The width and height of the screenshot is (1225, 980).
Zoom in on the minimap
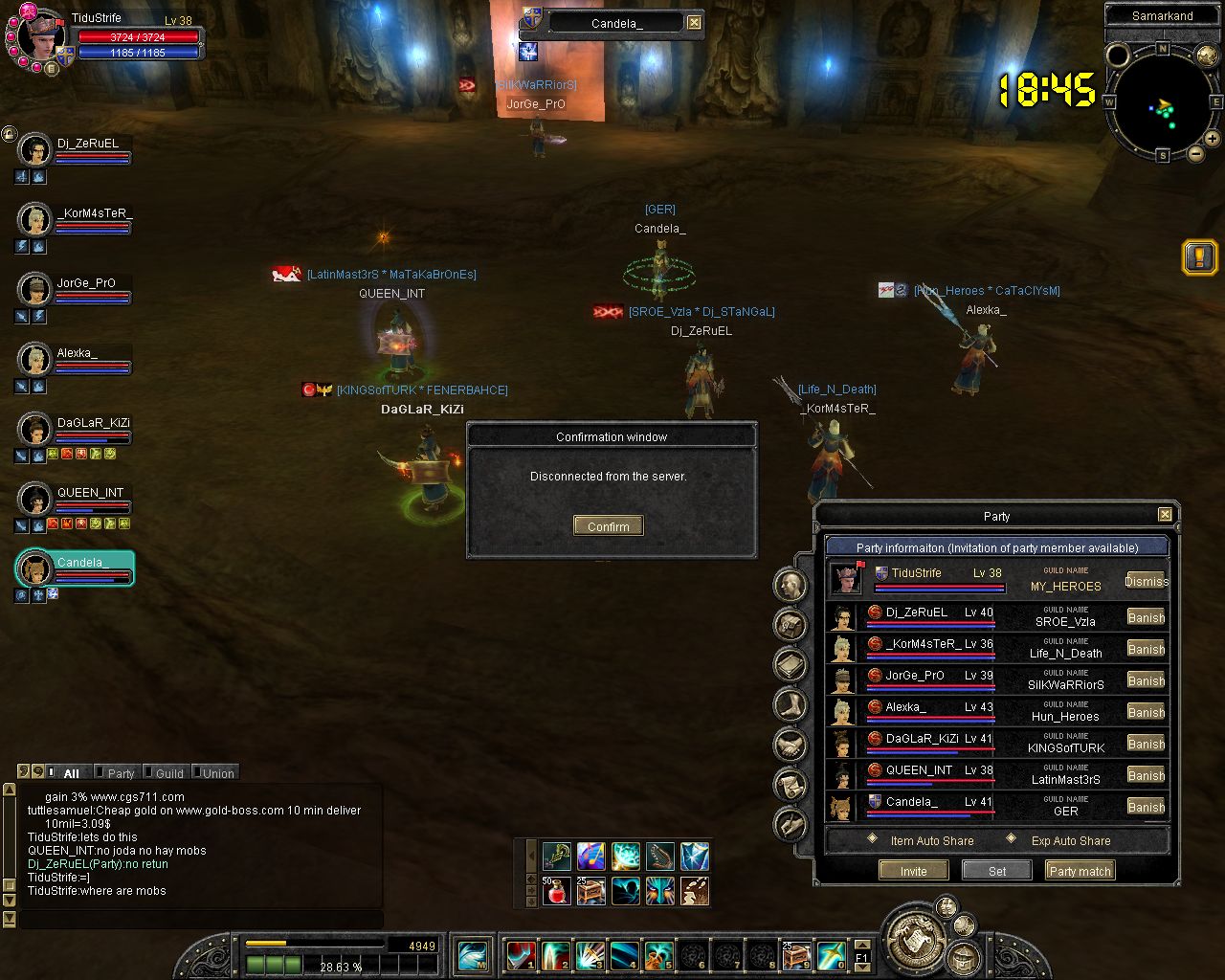[1212, 139]
